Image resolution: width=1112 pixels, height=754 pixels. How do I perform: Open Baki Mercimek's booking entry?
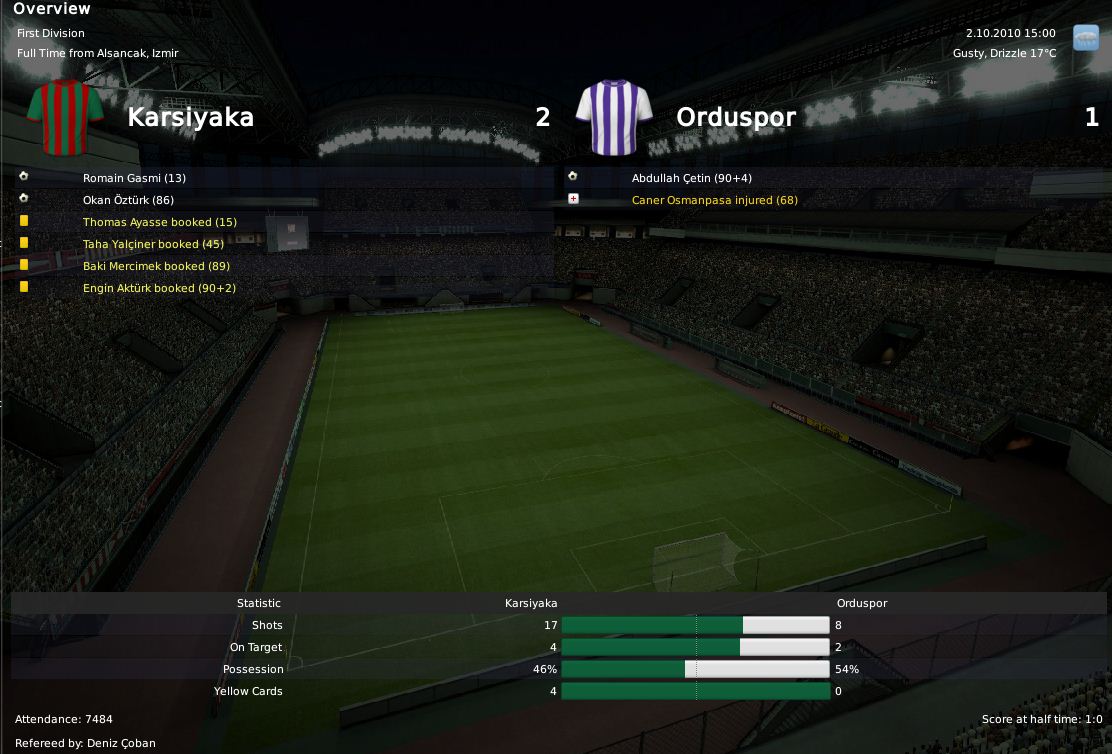156,266
